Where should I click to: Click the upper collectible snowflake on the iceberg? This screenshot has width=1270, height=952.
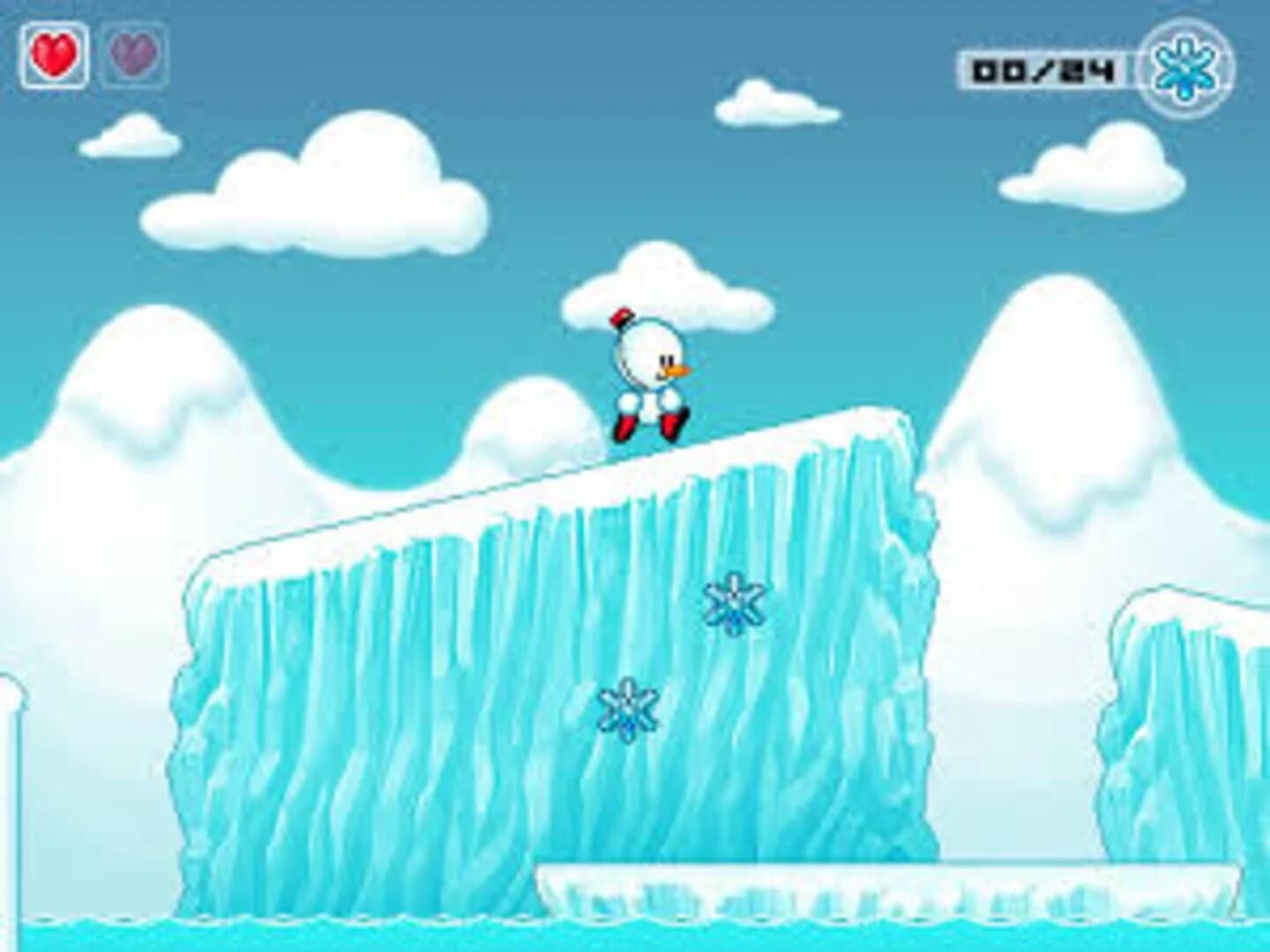[x=734, y=606]
